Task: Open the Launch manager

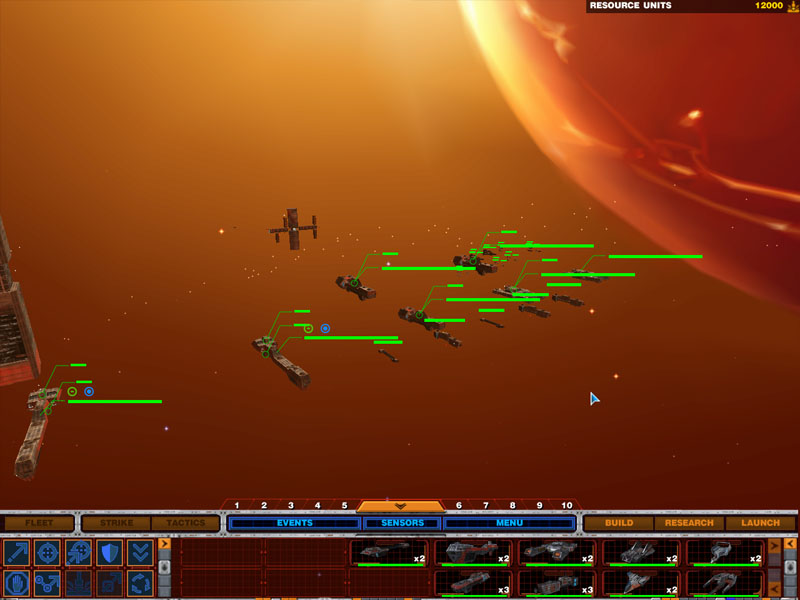Action: click(x=760, y=523)
